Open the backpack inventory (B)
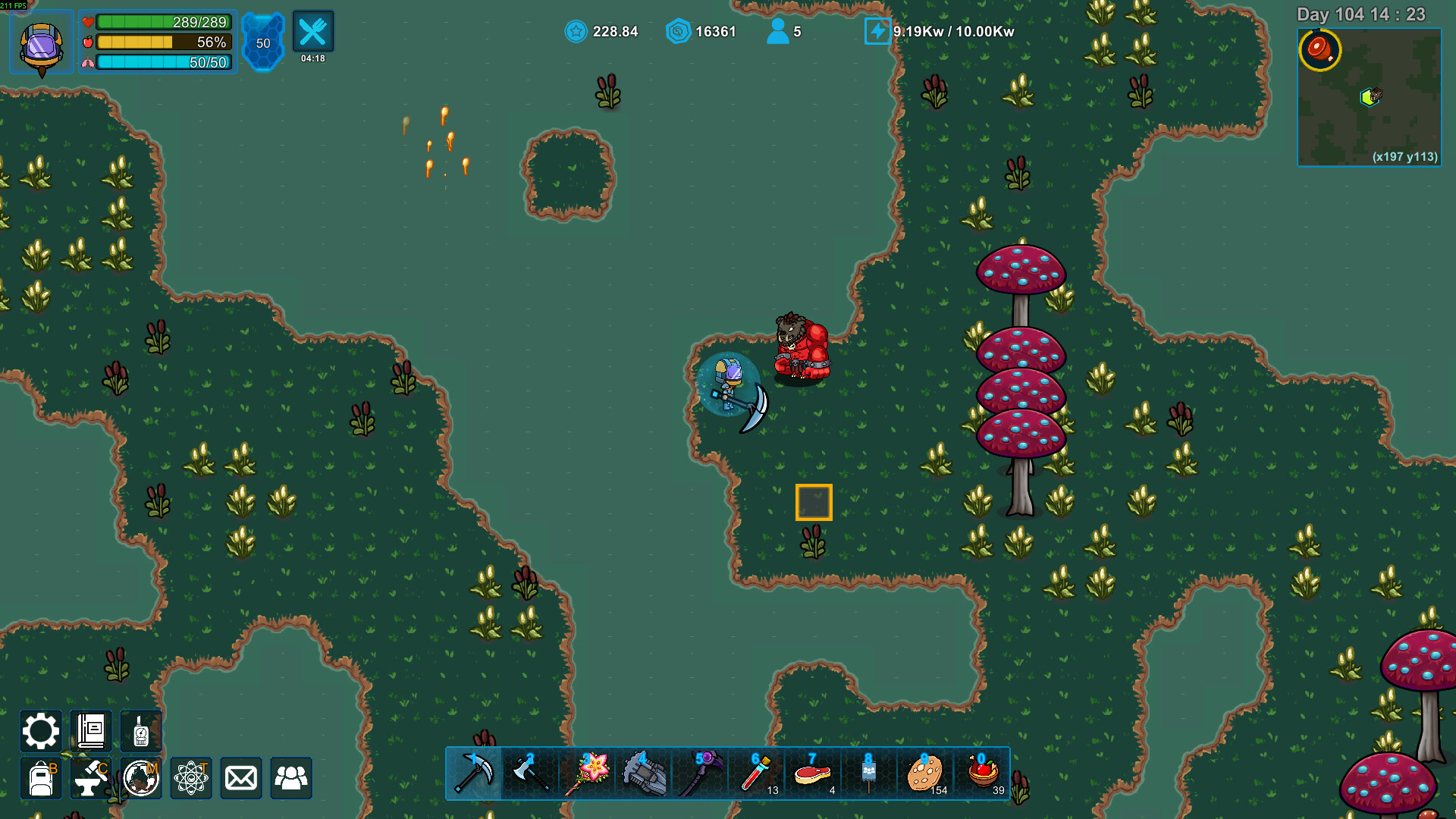Viewport: 1456px width, 819px height. (40, 777)
